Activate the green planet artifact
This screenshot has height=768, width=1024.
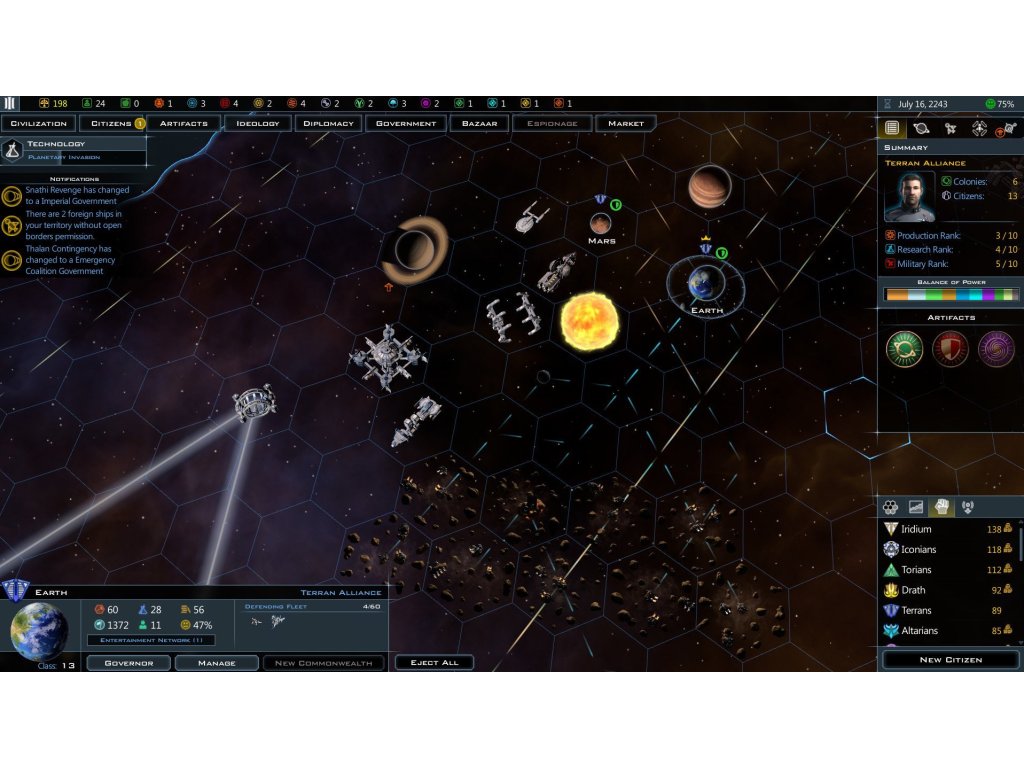(904, 349)
